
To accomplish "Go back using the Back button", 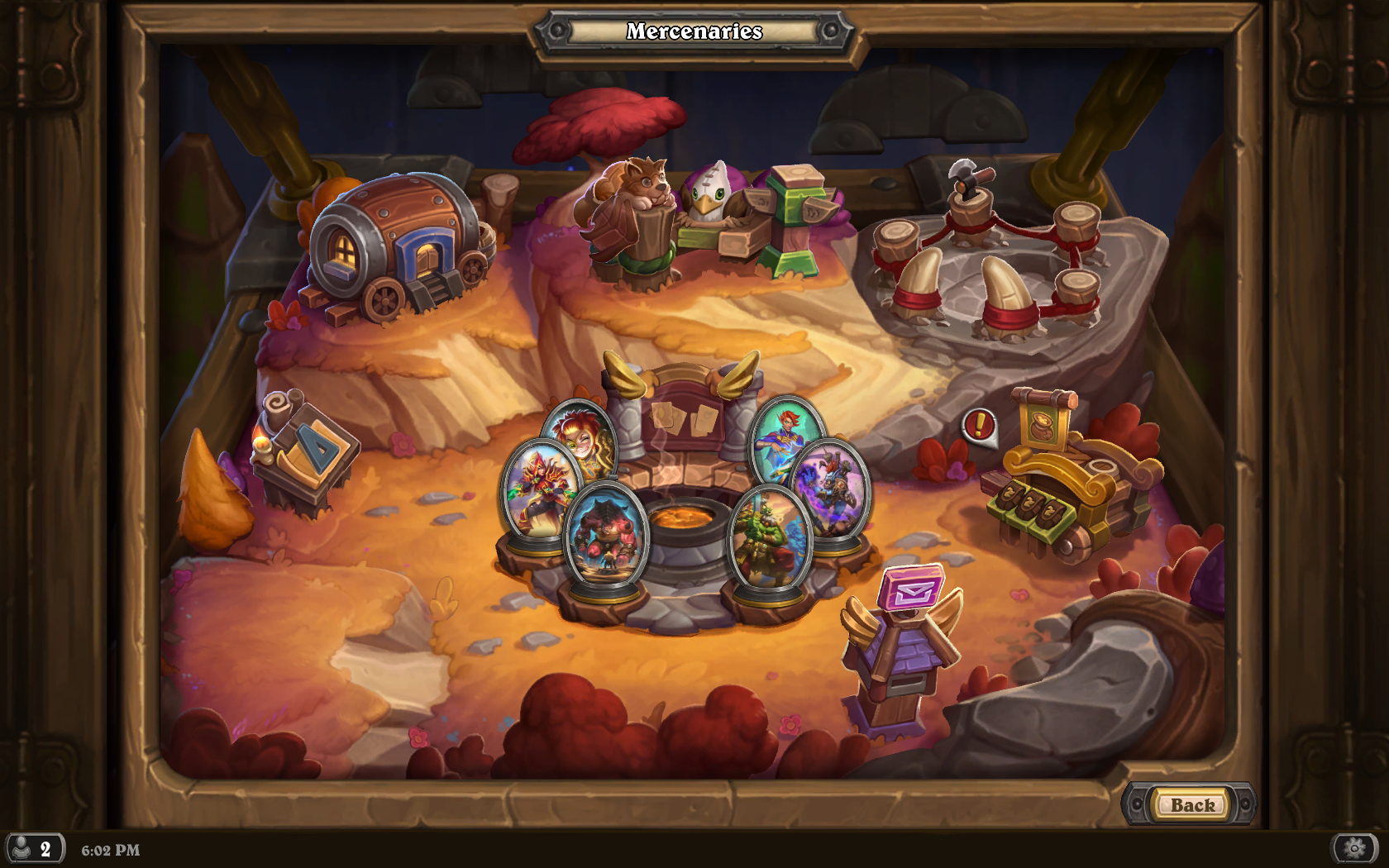I will click(x=1191, y=804).
